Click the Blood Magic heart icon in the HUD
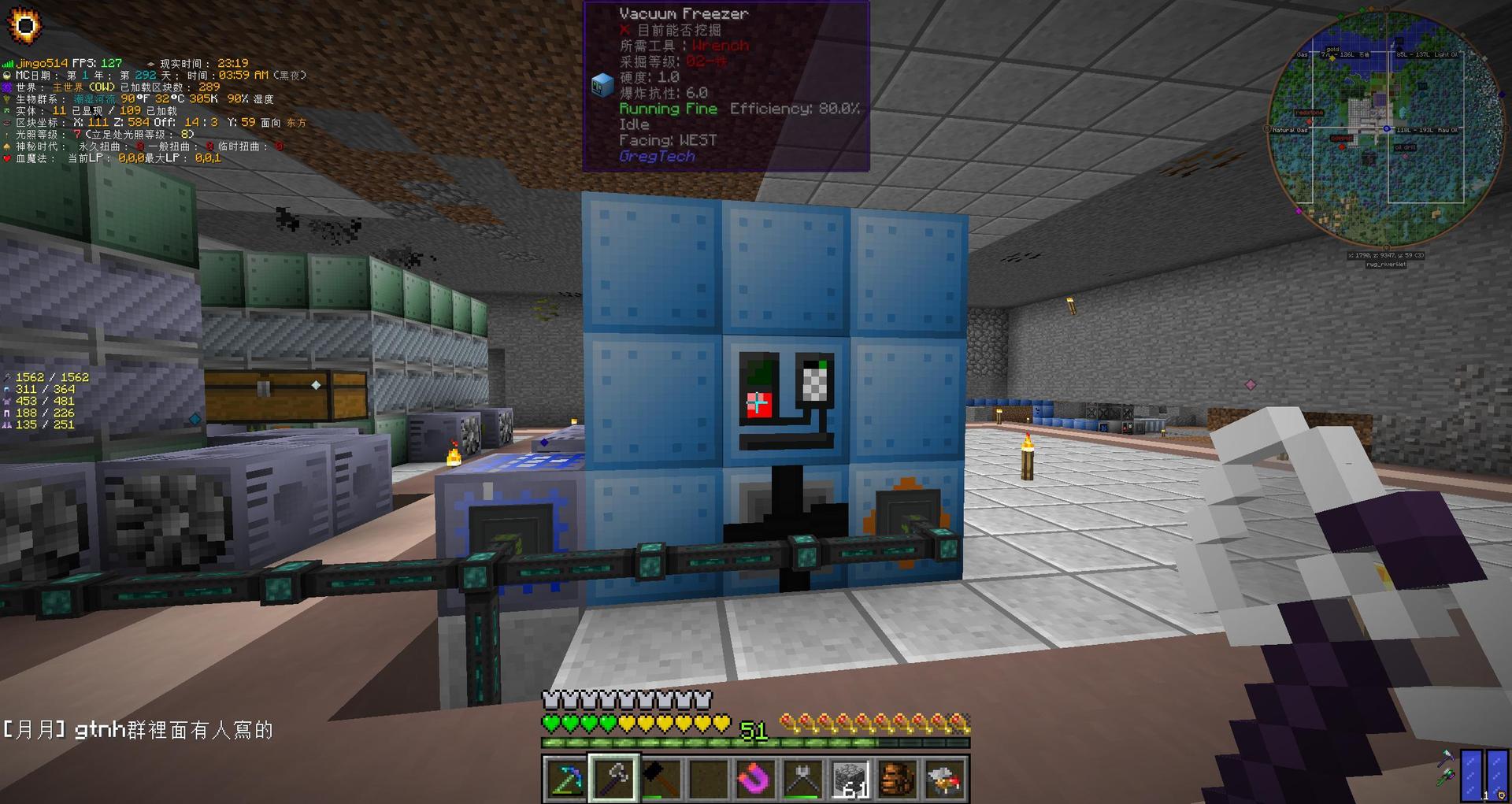1512x804 pixels. tap(8, 157)
